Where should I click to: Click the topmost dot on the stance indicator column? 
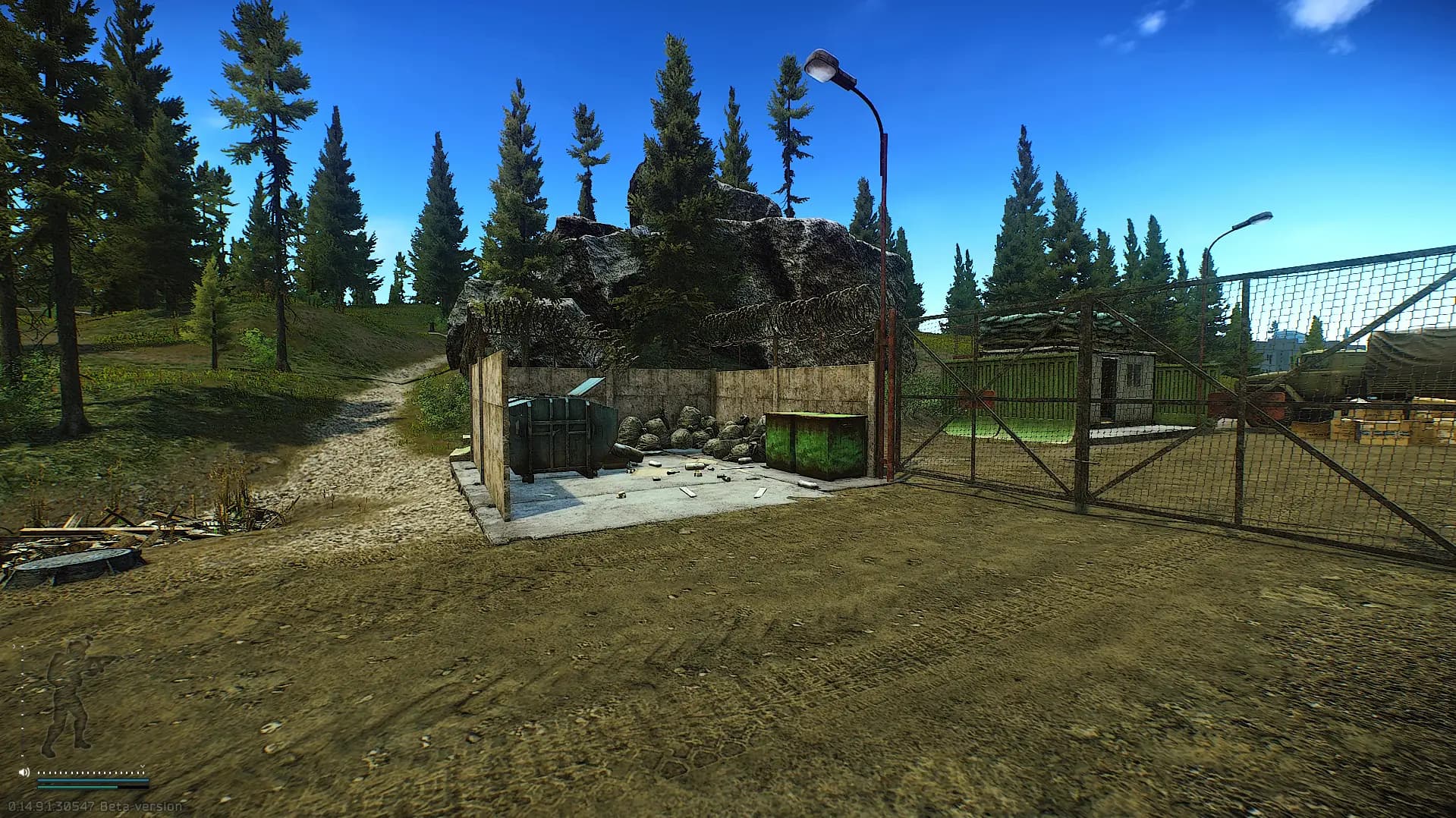tap(22, 647)
